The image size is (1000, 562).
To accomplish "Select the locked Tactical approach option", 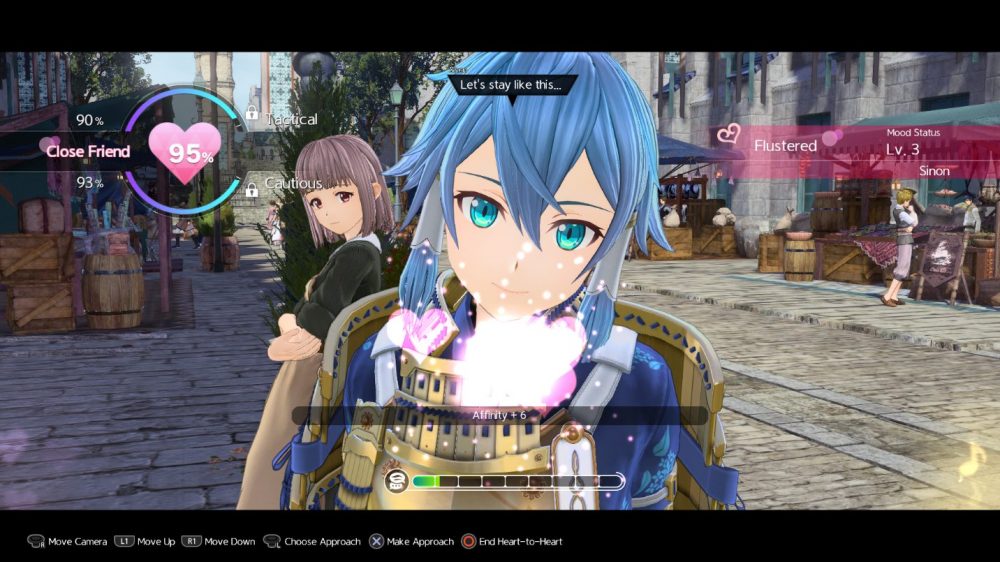I will click(x=291, y=119).
